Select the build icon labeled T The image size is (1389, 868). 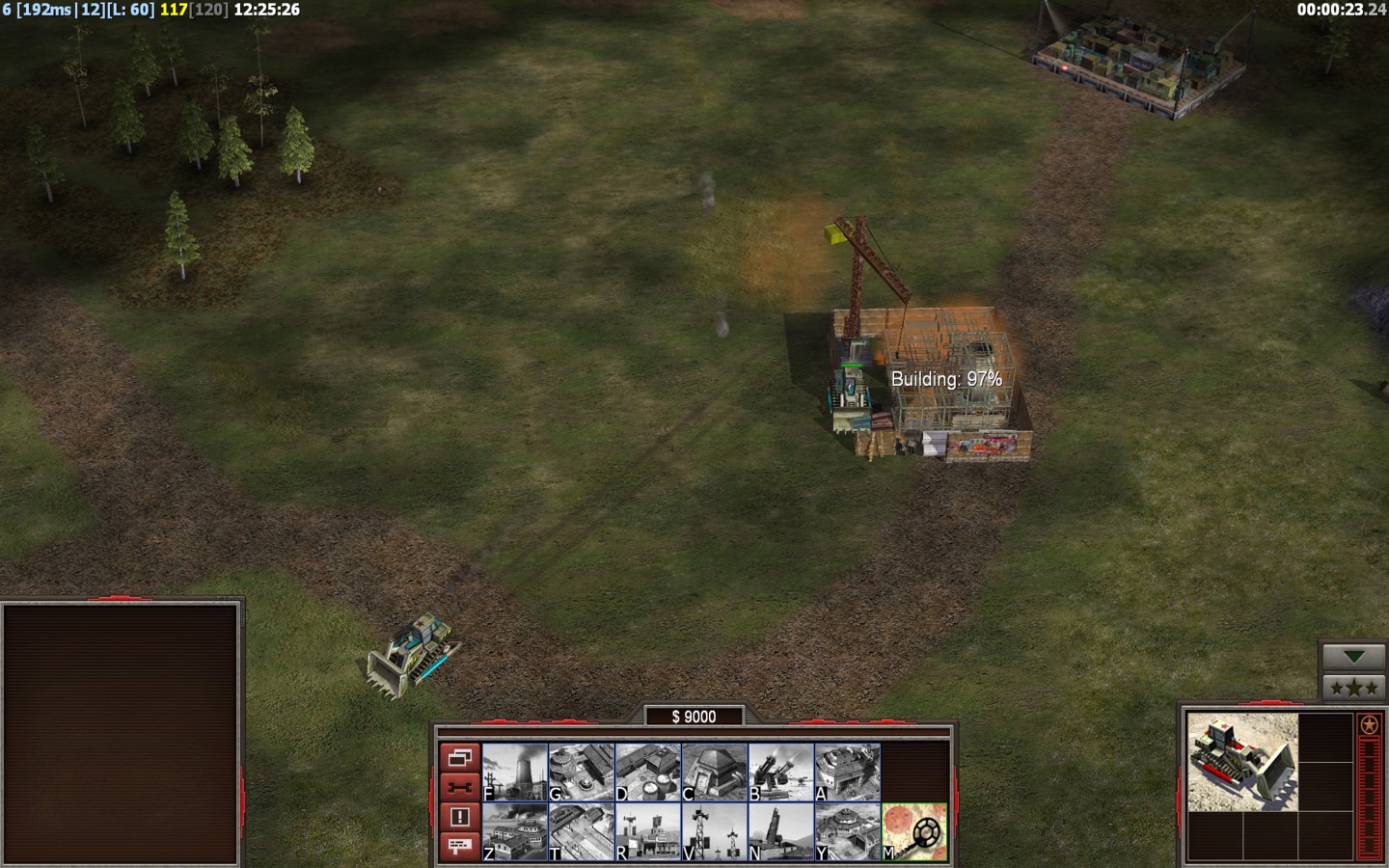point(582,832)
